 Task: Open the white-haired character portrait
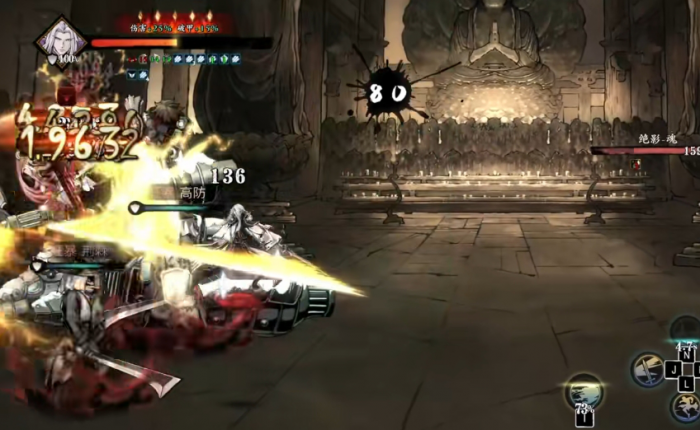point(59,39)
